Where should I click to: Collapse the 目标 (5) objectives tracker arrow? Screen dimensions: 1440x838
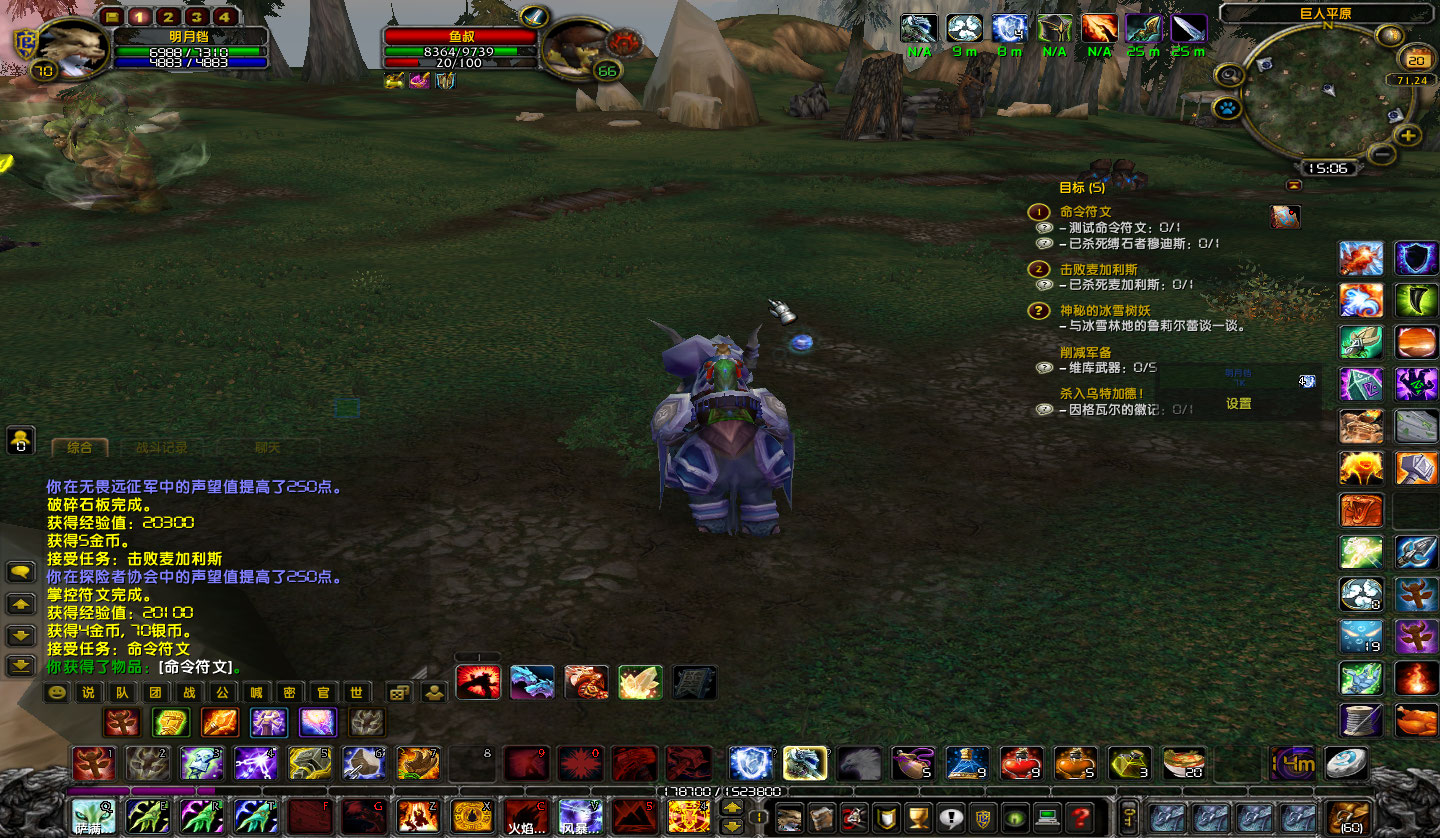(x=1293, y=185)
